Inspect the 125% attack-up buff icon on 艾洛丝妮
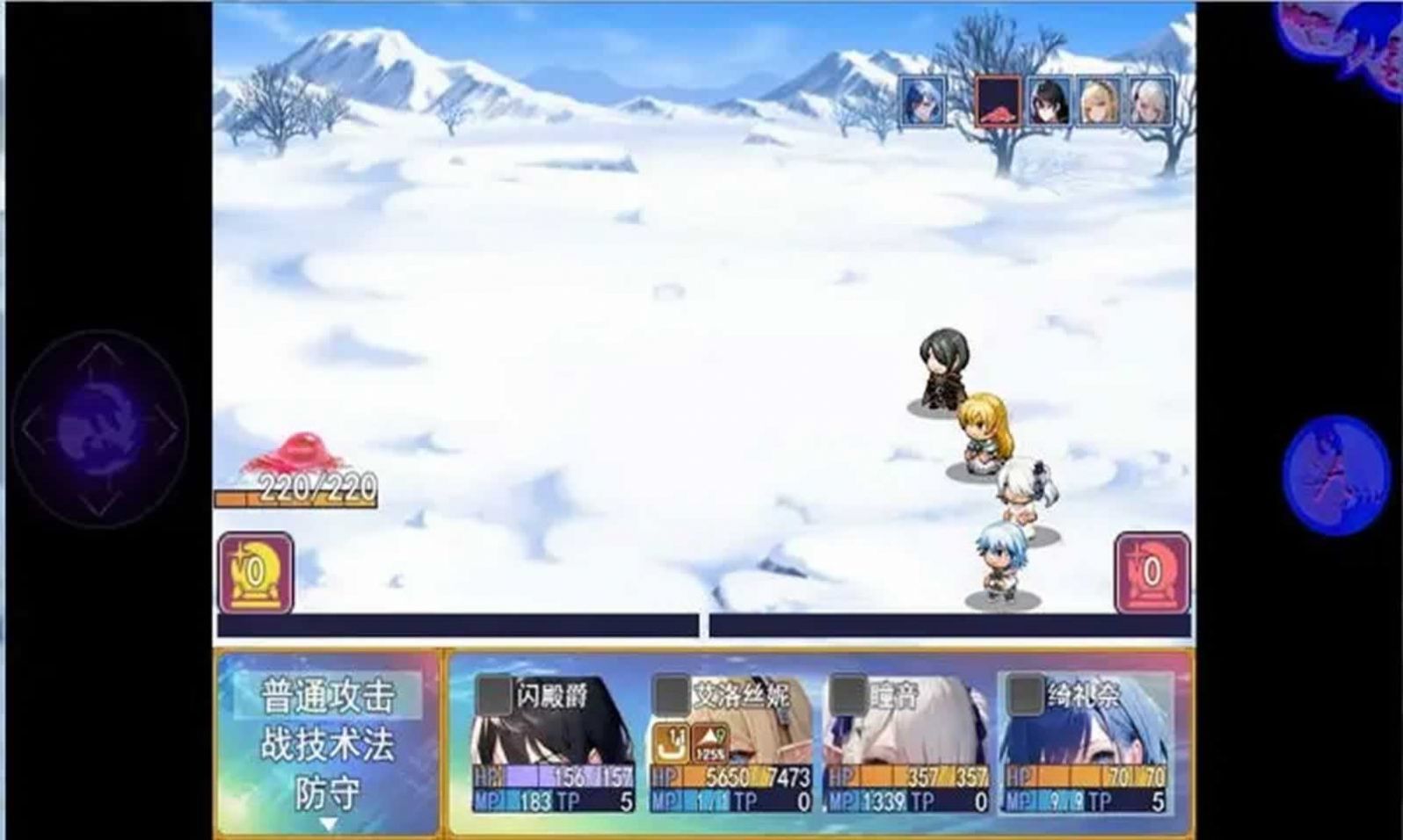The width and height of the screenshot is (1403, 840). click(709, 742)
